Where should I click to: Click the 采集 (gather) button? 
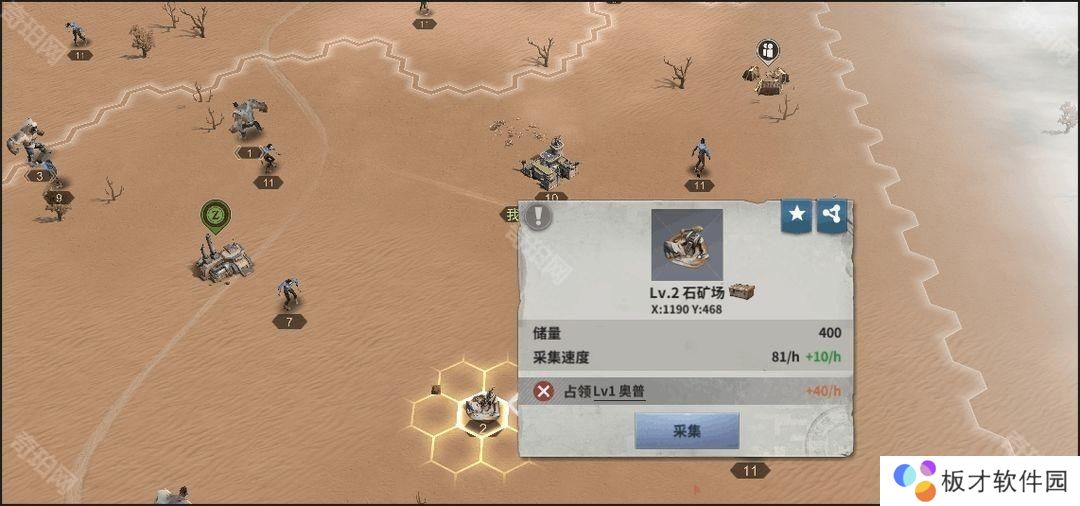coord(687,431)
